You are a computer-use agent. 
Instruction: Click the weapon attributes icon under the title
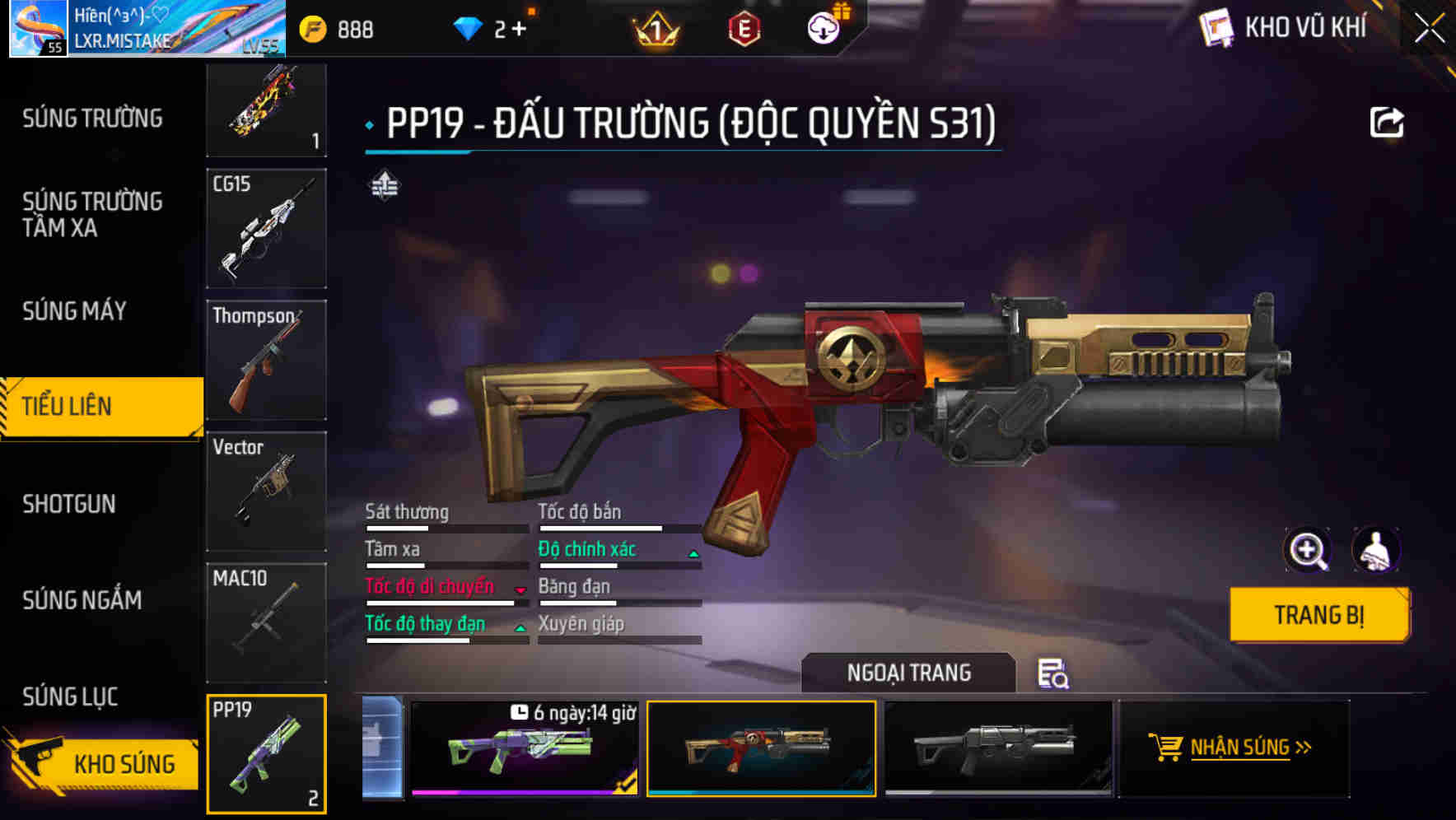pos(384,185)
